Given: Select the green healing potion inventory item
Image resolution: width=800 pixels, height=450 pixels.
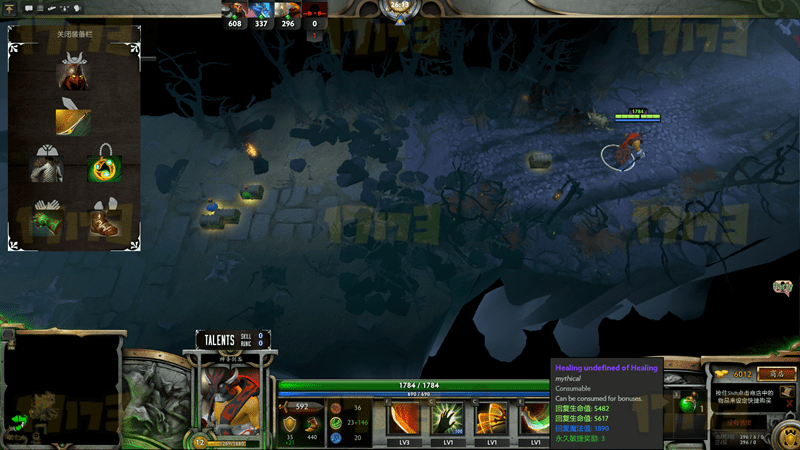Looking at the screenshot, I should tap(687, 406).
